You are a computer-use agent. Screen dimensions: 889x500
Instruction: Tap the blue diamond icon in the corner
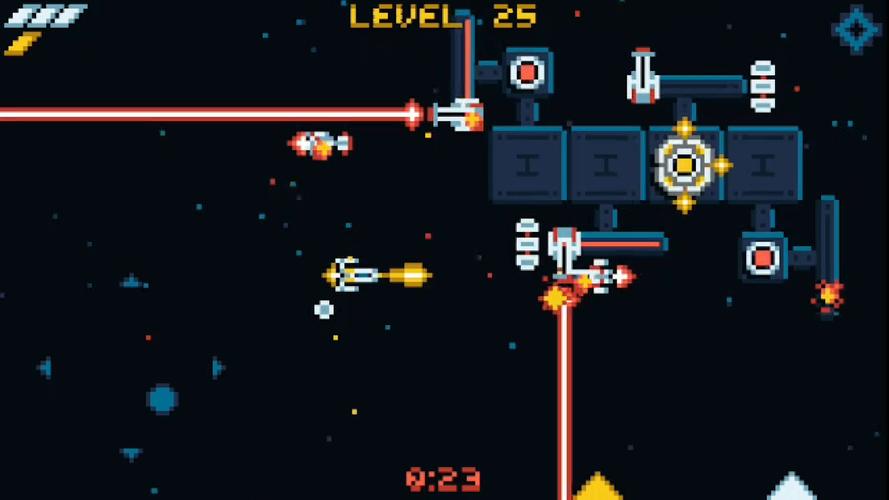(x=856, y=29)
